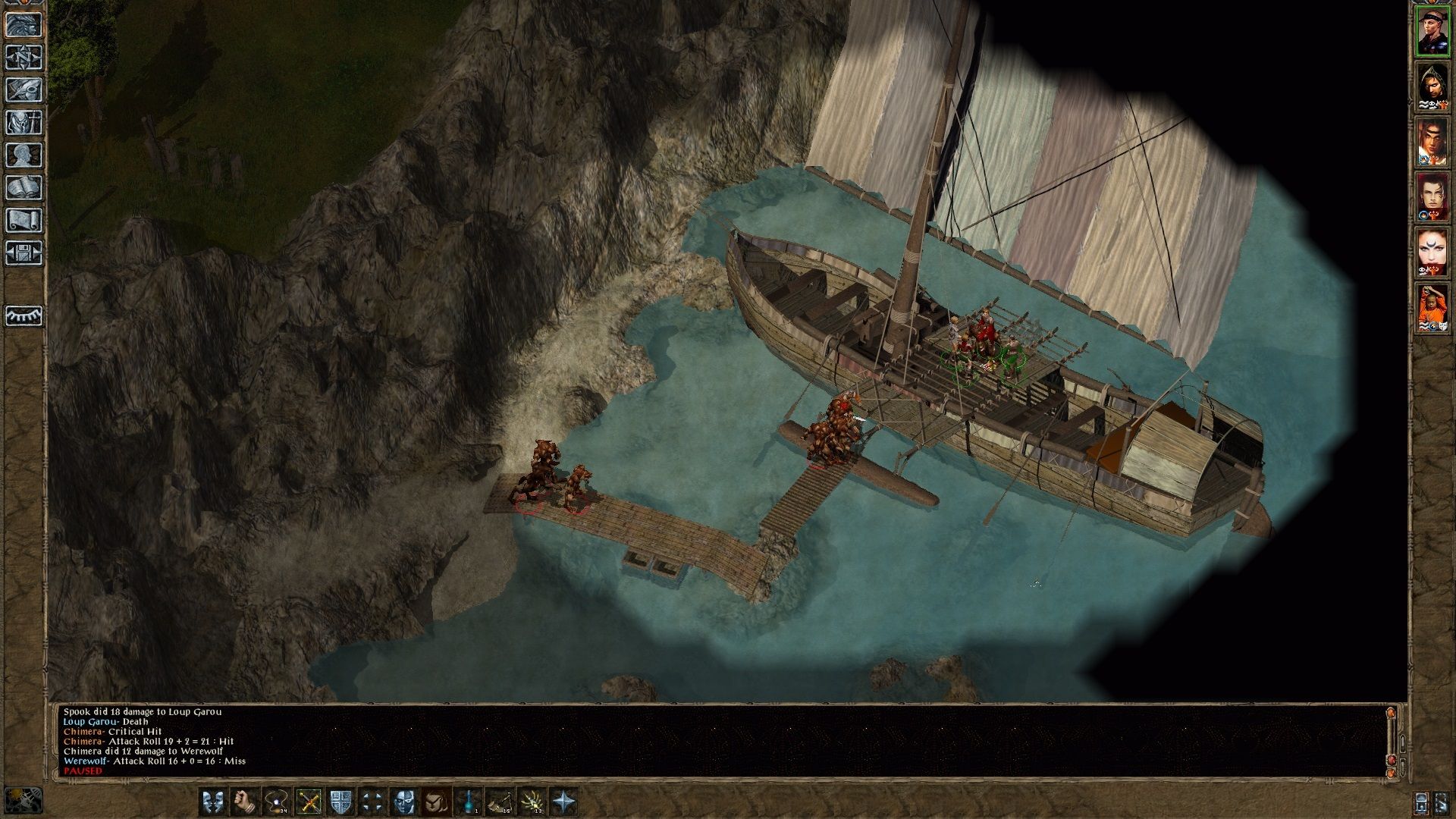The width and height of the screenshot is (1456, 819).
Task: Open the journal with the quill icon
Action: (24, 89)
